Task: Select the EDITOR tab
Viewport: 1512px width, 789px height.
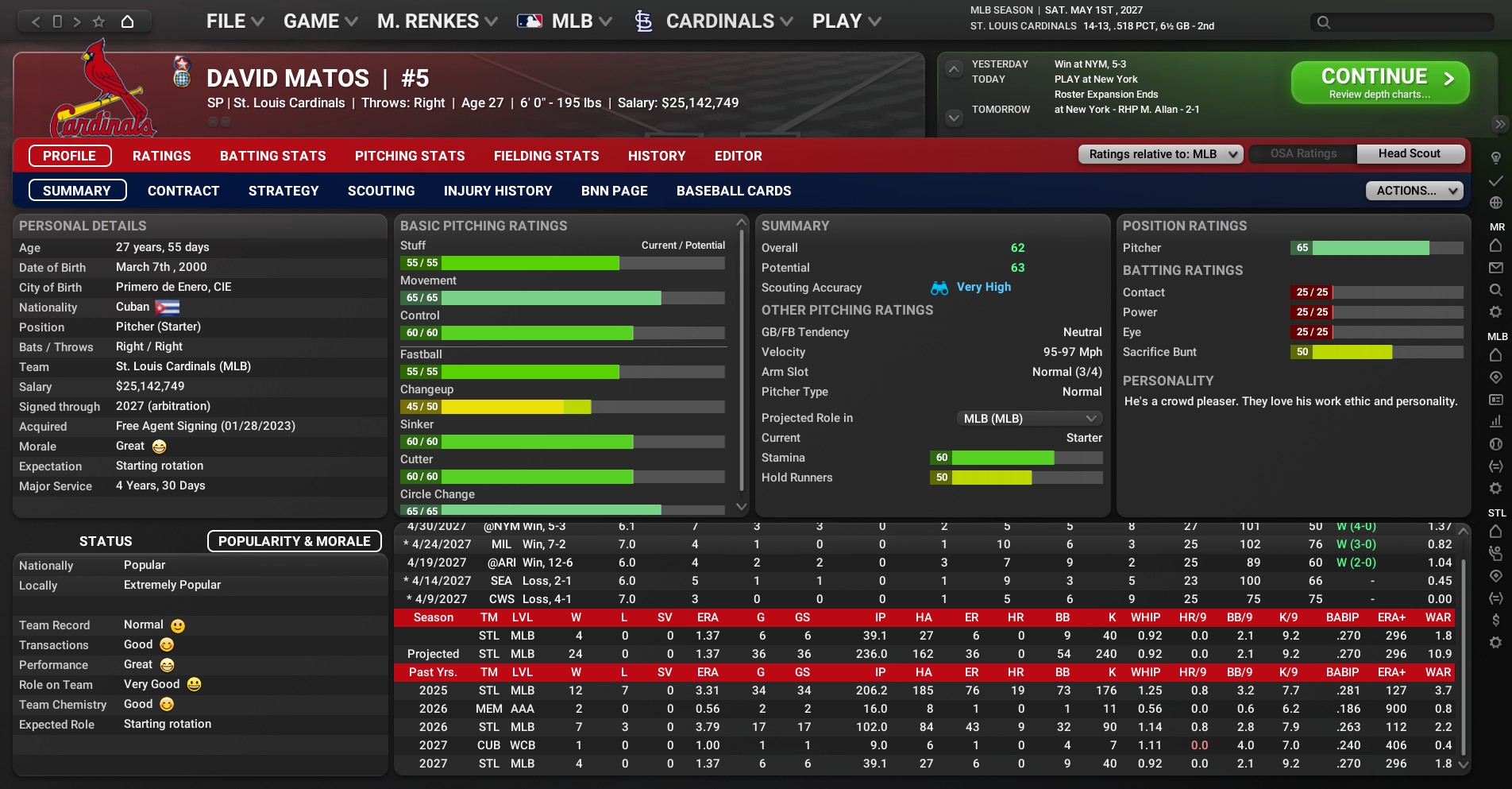Action: point(738,156)
